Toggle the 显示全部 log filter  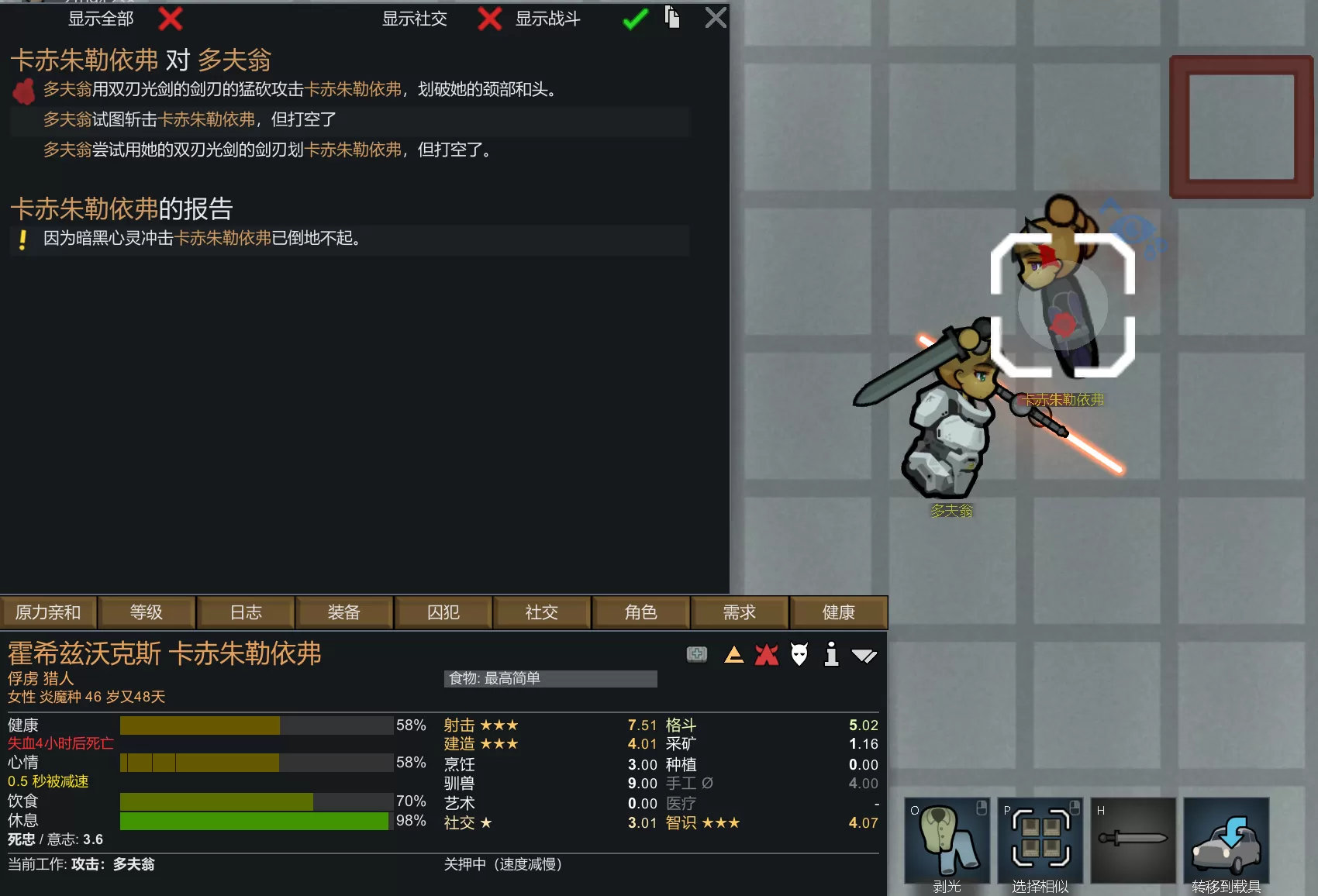pyautogui.click(x=170, y=19)
